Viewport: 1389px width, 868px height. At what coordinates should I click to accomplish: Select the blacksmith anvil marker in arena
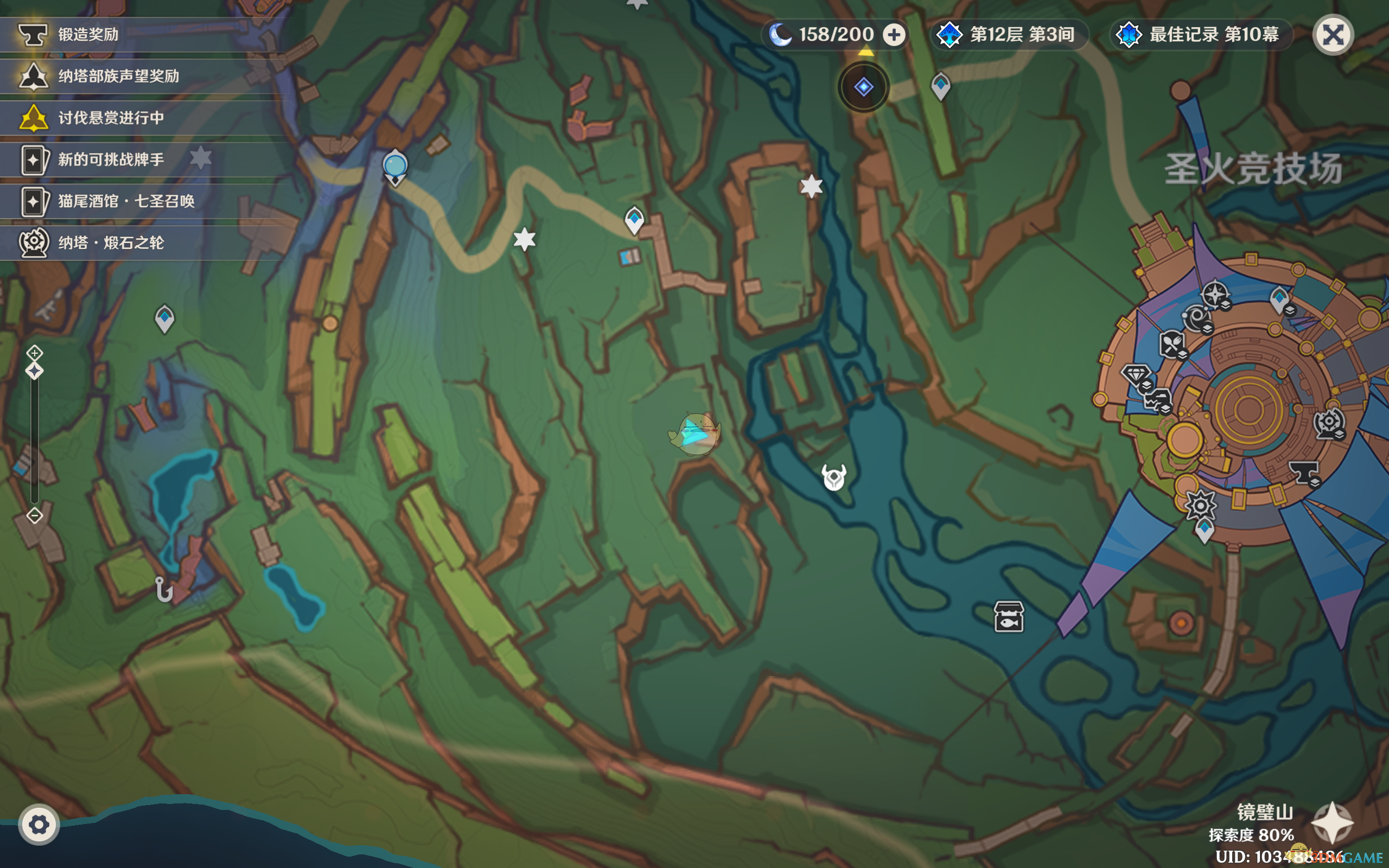point(1303,474)
